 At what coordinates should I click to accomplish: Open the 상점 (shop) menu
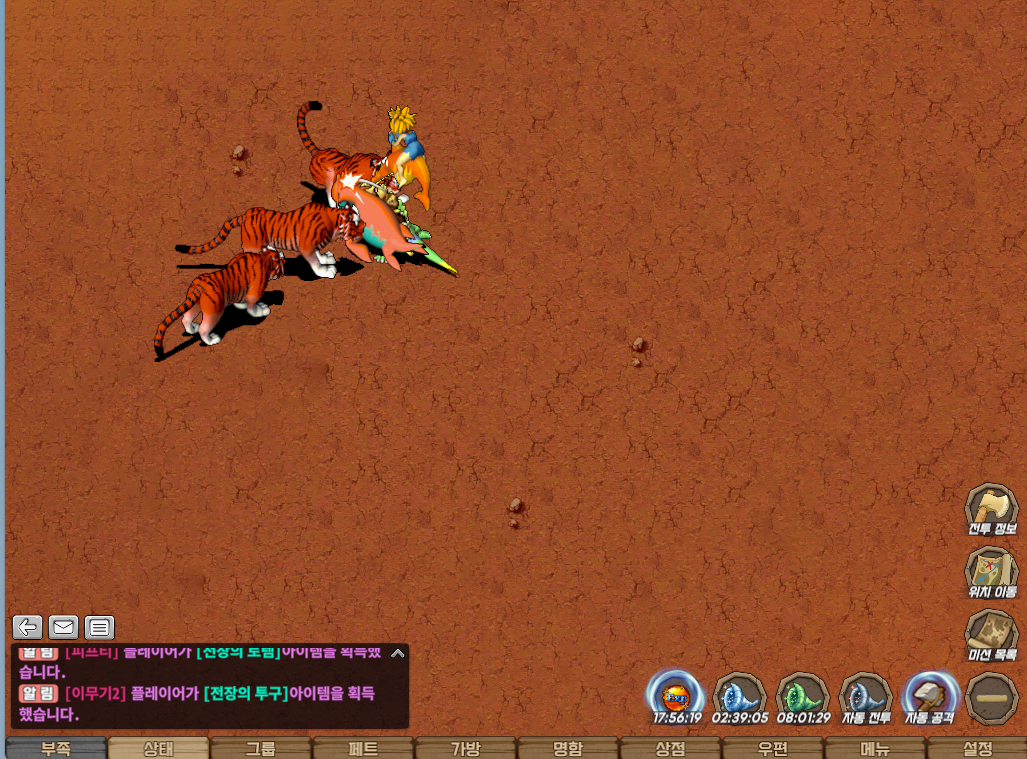coord(671,749)
